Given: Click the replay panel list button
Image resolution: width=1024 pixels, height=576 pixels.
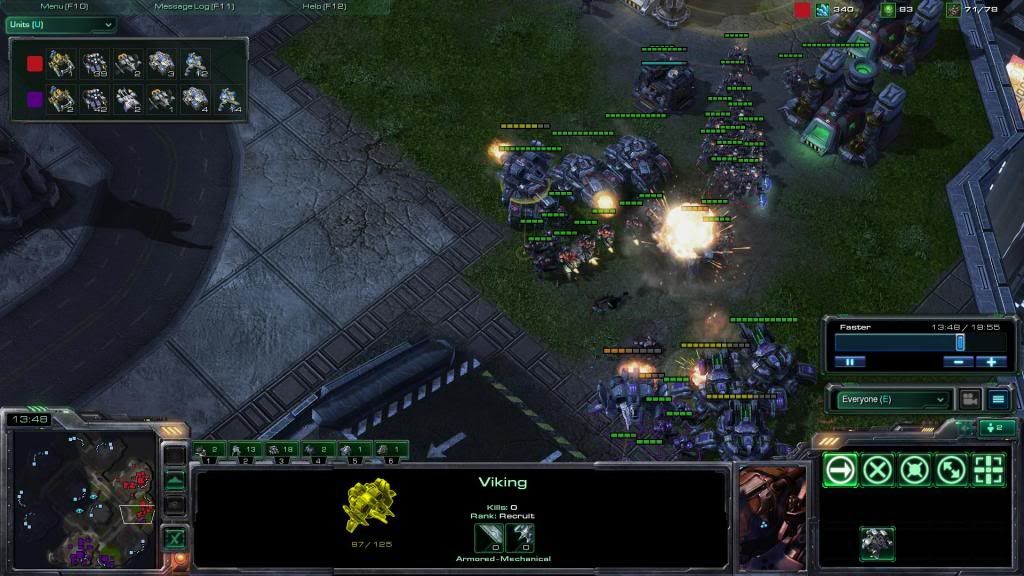Looking at the screenshot, I should pyautogui.click(x=998, y=400).
